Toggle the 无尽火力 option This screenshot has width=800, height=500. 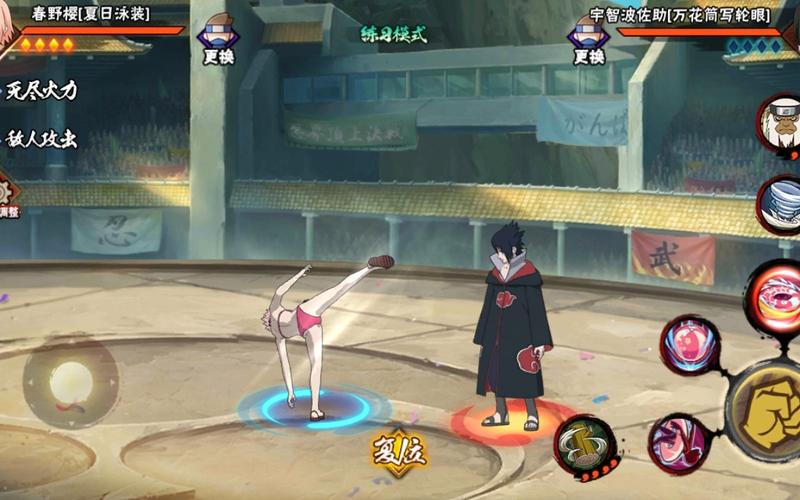click(40, 91)
